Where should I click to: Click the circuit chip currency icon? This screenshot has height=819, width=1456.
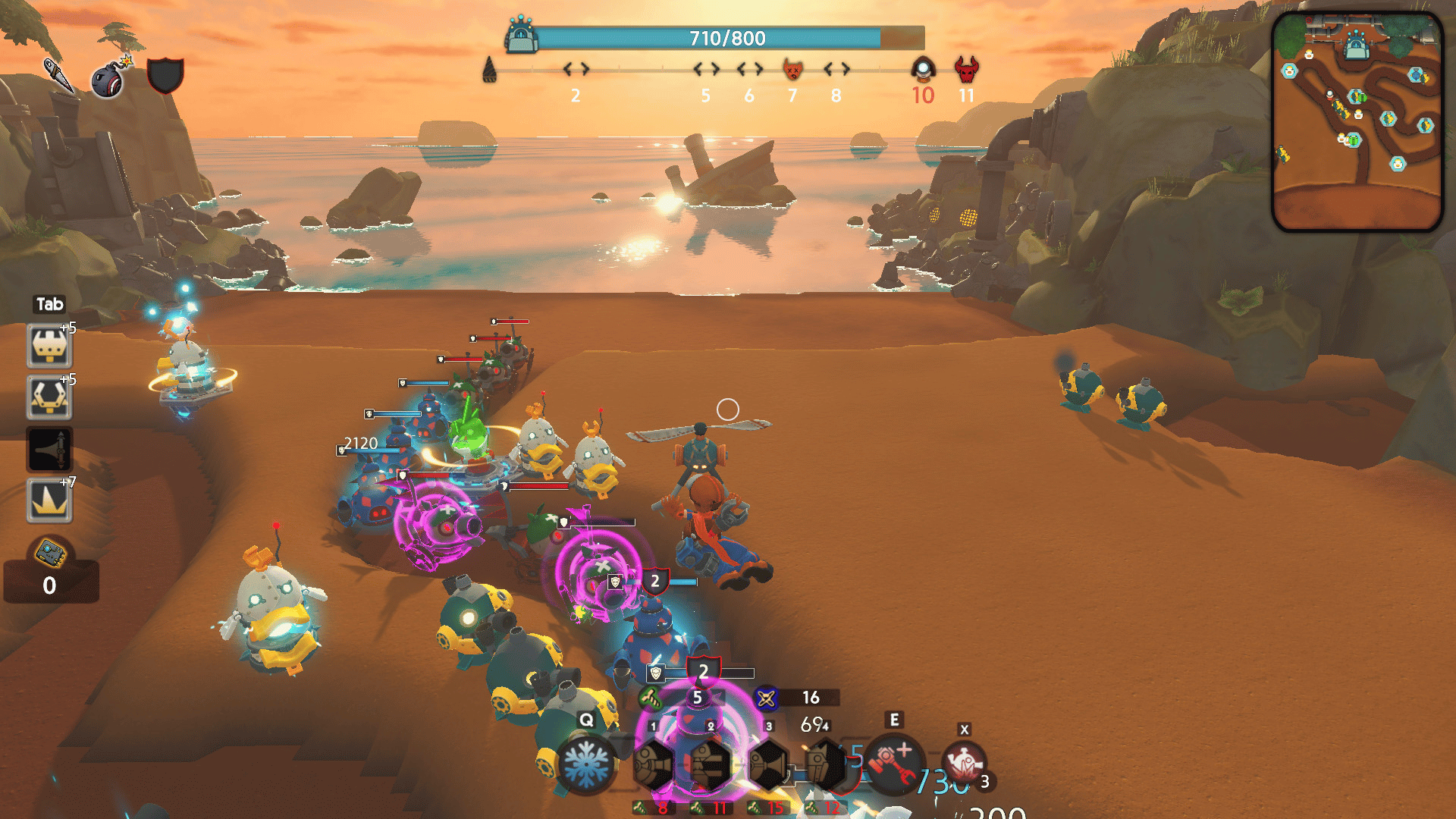tap(51, 554)
